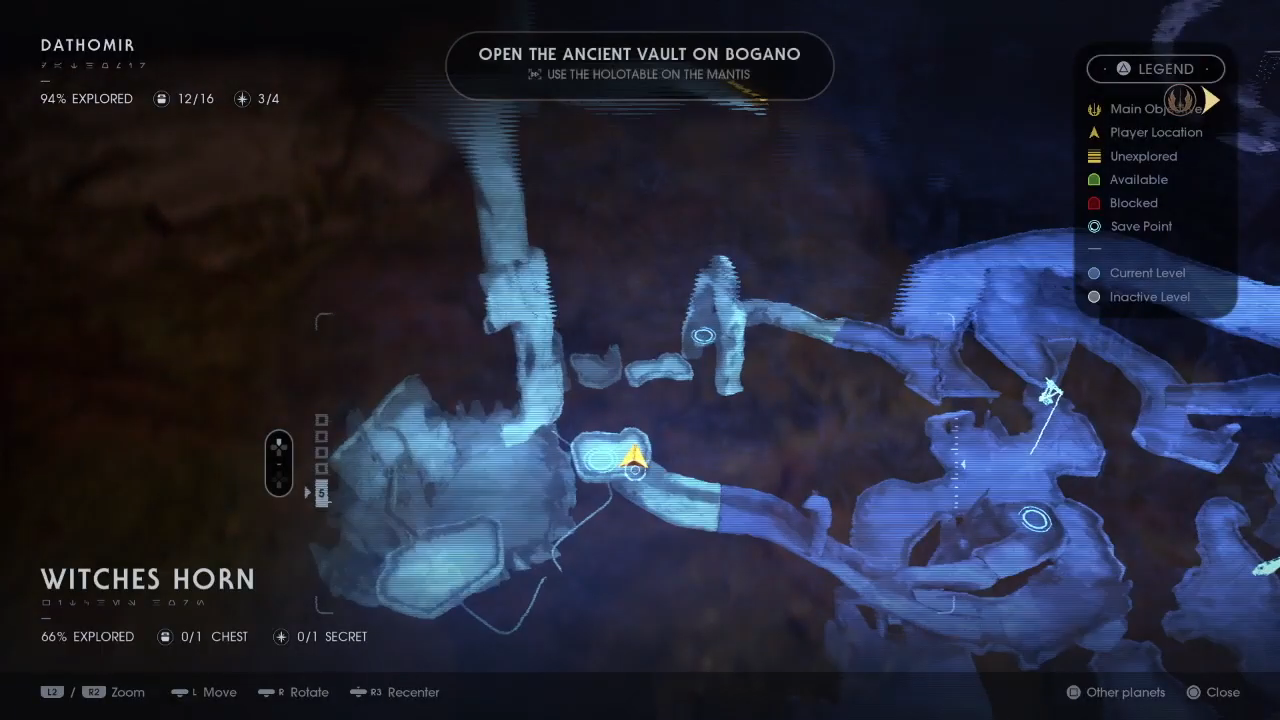The height and width of the screenshot is (720, 1280).
Task: Open the holomap level above level 5
Action: 321,470
